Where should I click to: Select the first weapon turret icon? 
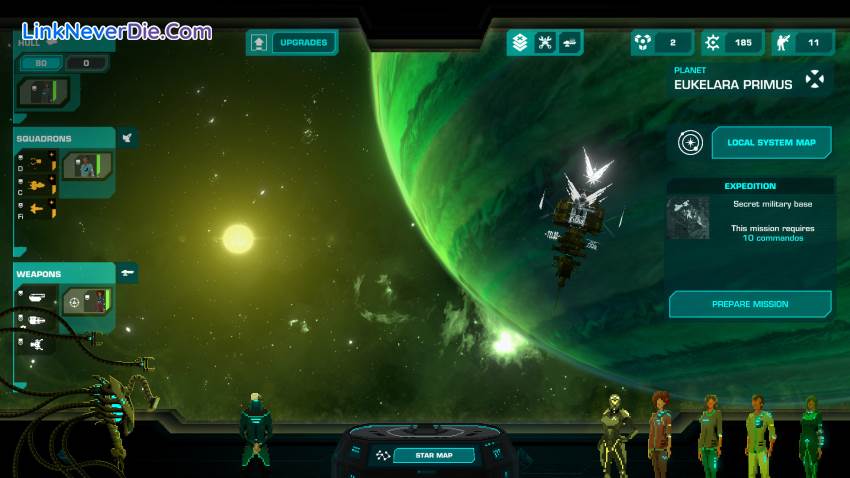point(36,297)
